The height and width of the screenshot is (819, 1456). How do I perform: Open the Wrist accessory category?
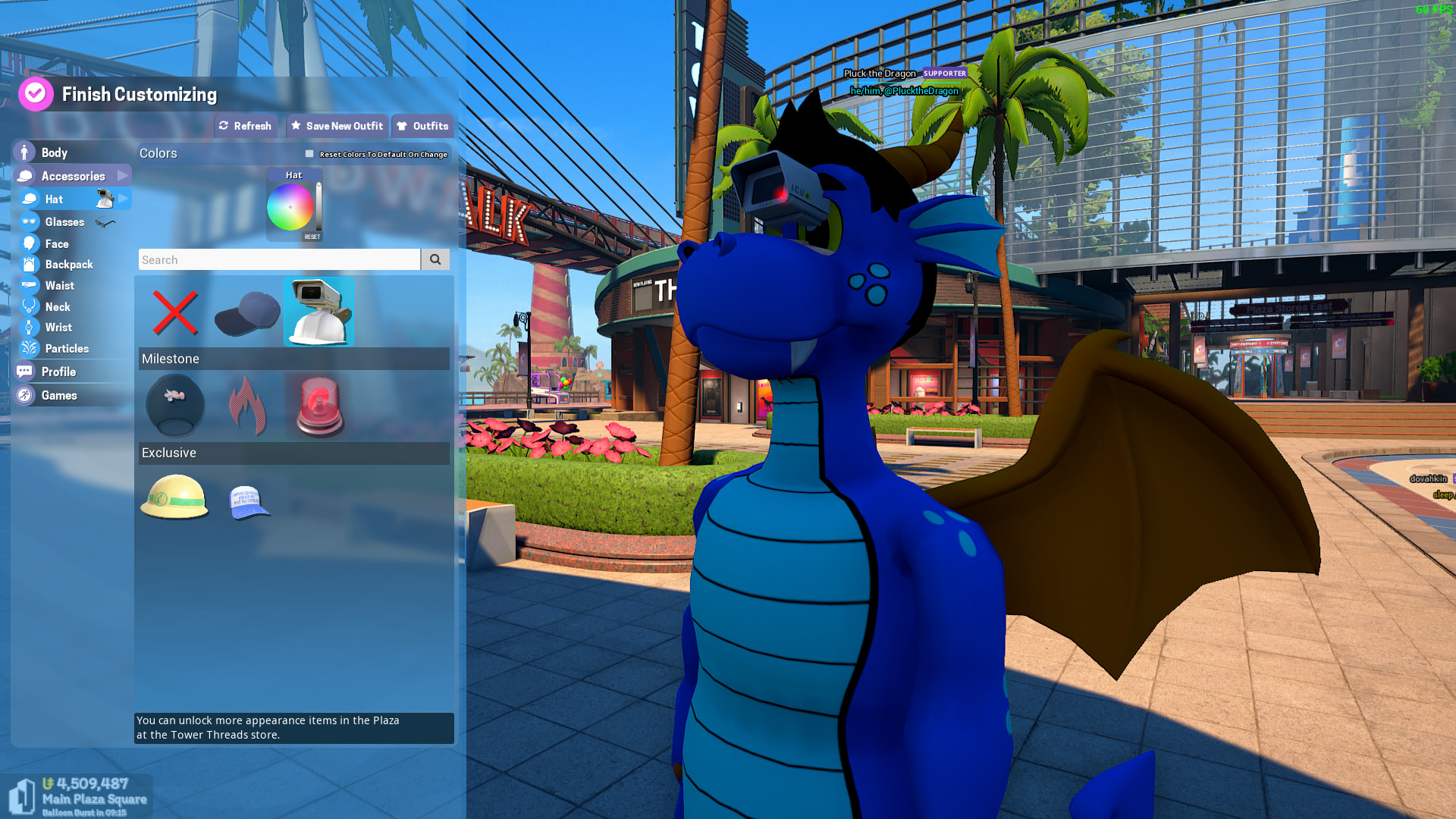(x=58, y=328)
